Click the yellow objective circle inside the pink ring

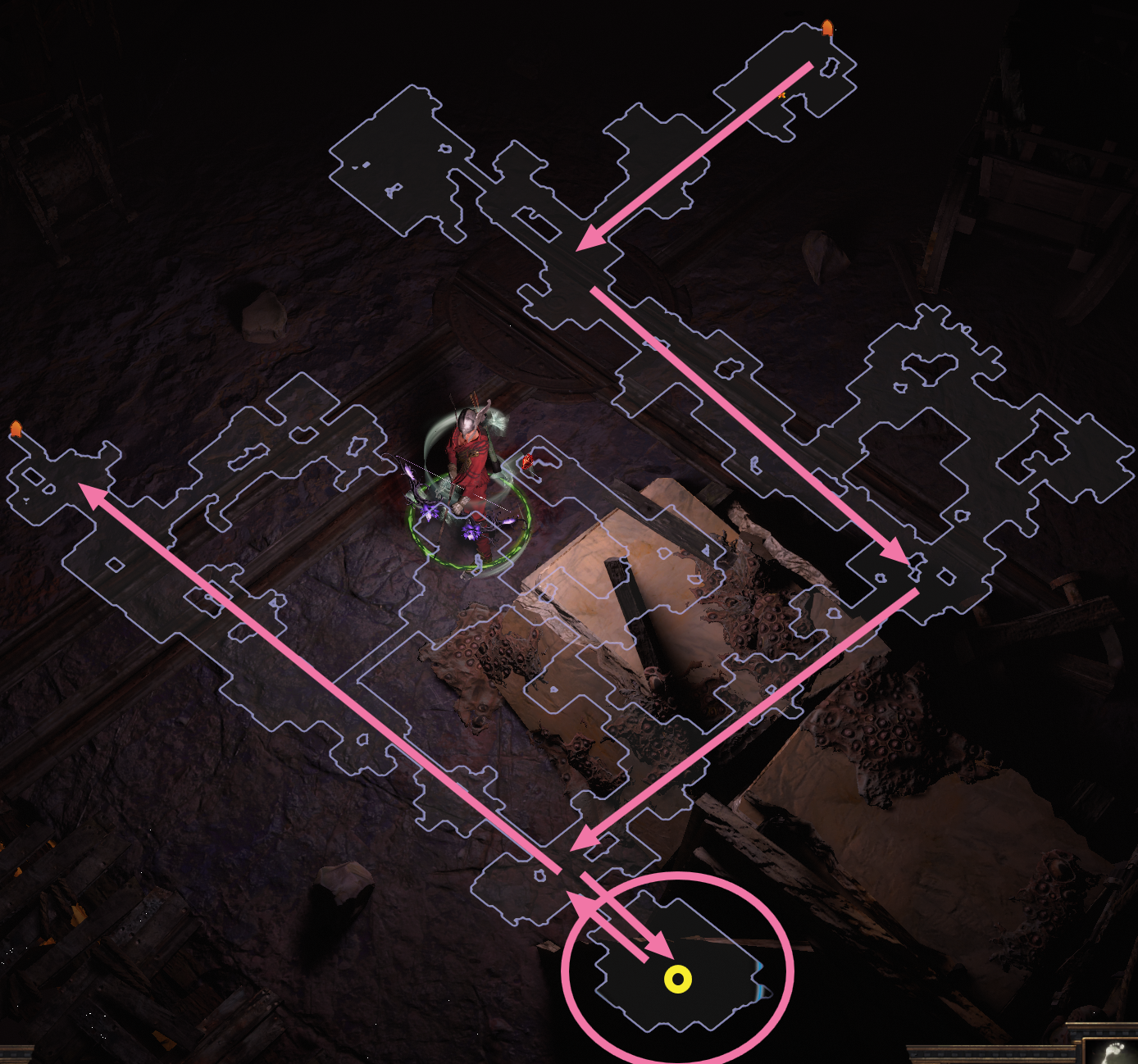[x=679, y=978]
